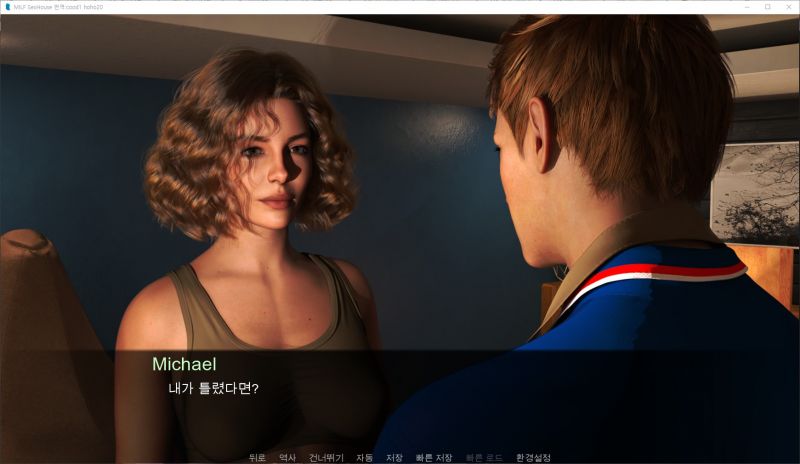
Task: Toggle 건너뛰기 skip mode
Action: 326,457
